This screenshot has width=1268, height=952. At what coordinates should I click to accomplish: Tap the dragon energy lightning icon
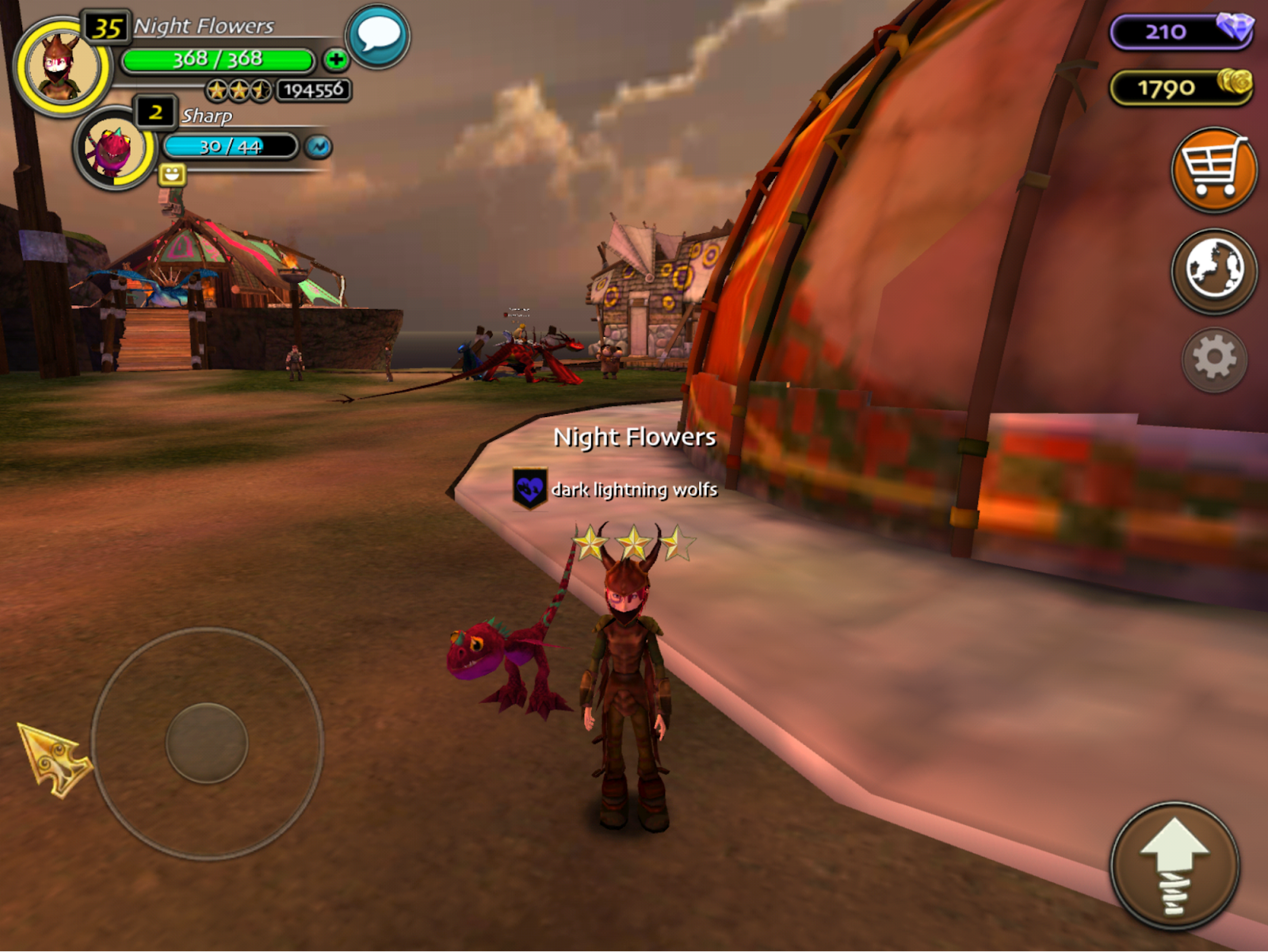pyautogui.click(x=319, y=147)
